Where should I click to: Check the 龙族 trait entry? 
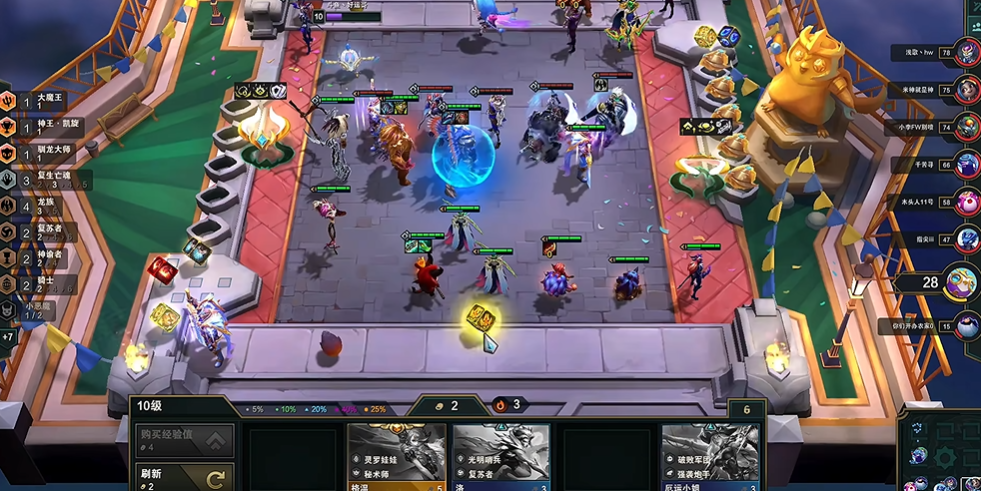point(38,206)
